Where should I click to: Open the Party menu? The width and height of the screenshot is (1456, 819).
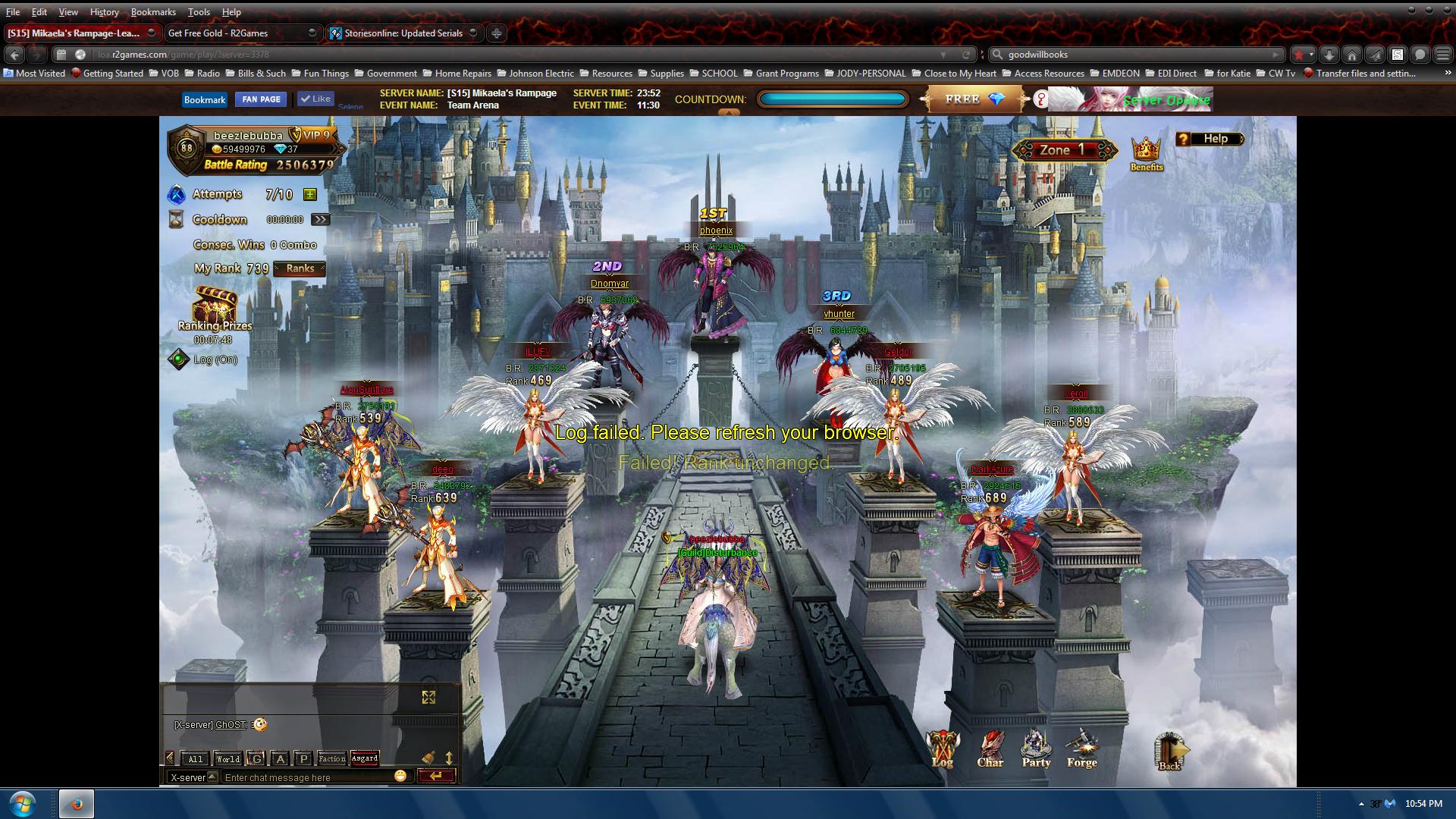point(1036,748)
